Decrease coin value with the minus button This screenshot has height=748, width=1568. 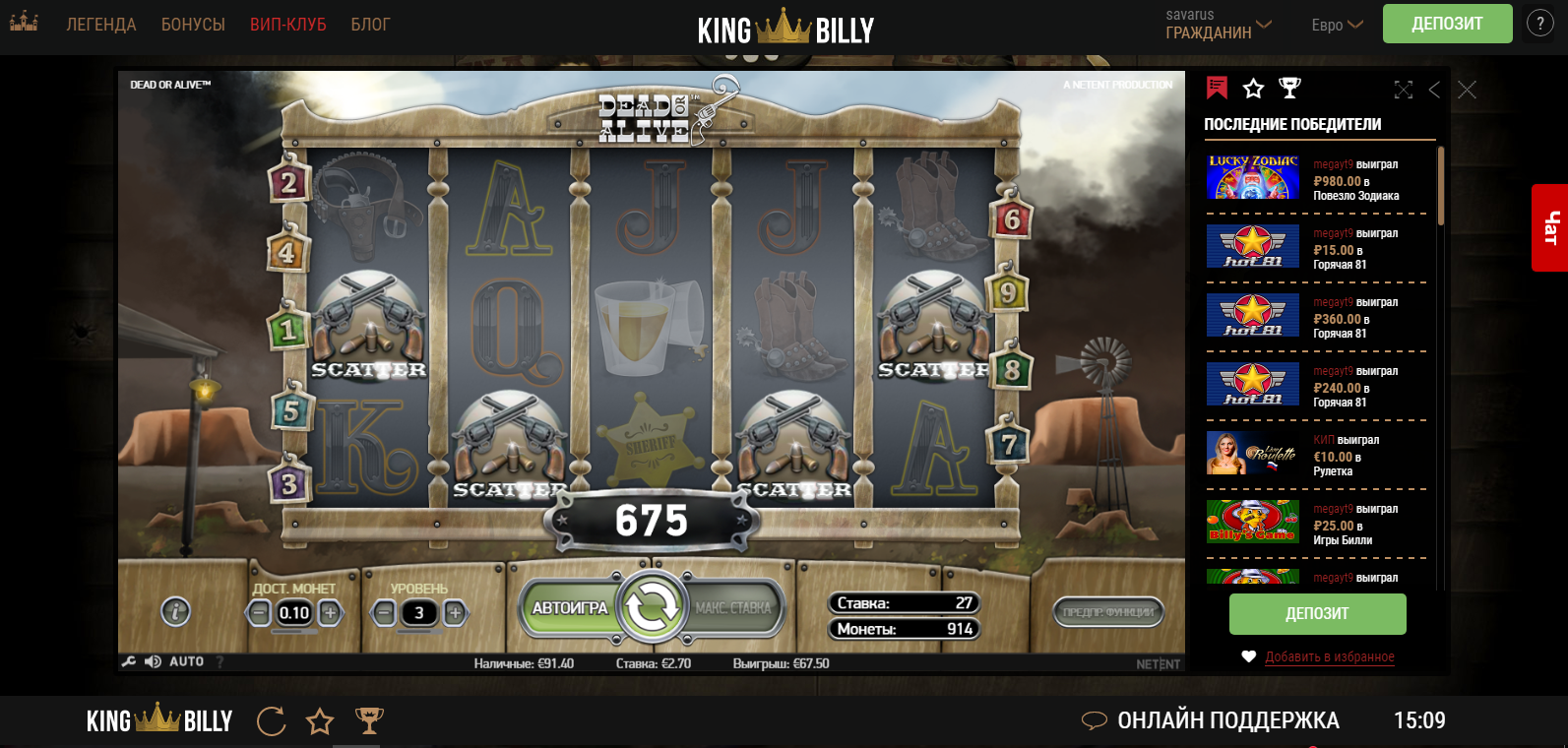click(x=259, y=613)
